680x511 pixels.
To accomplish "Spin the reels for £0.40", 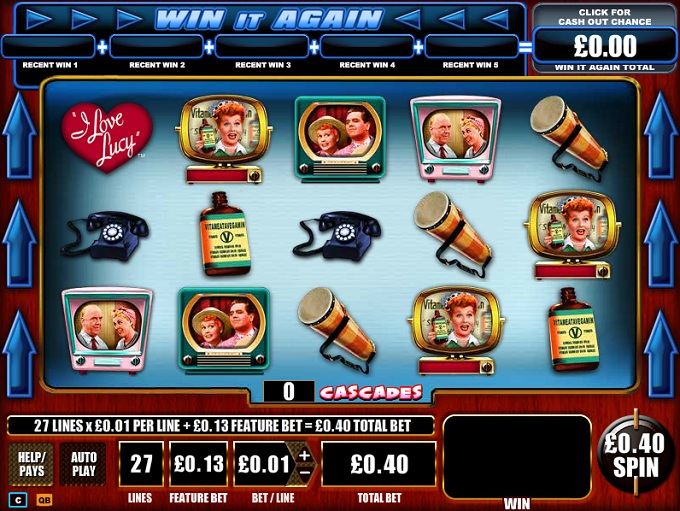I will pyautogui.click(x=636, y=457).
